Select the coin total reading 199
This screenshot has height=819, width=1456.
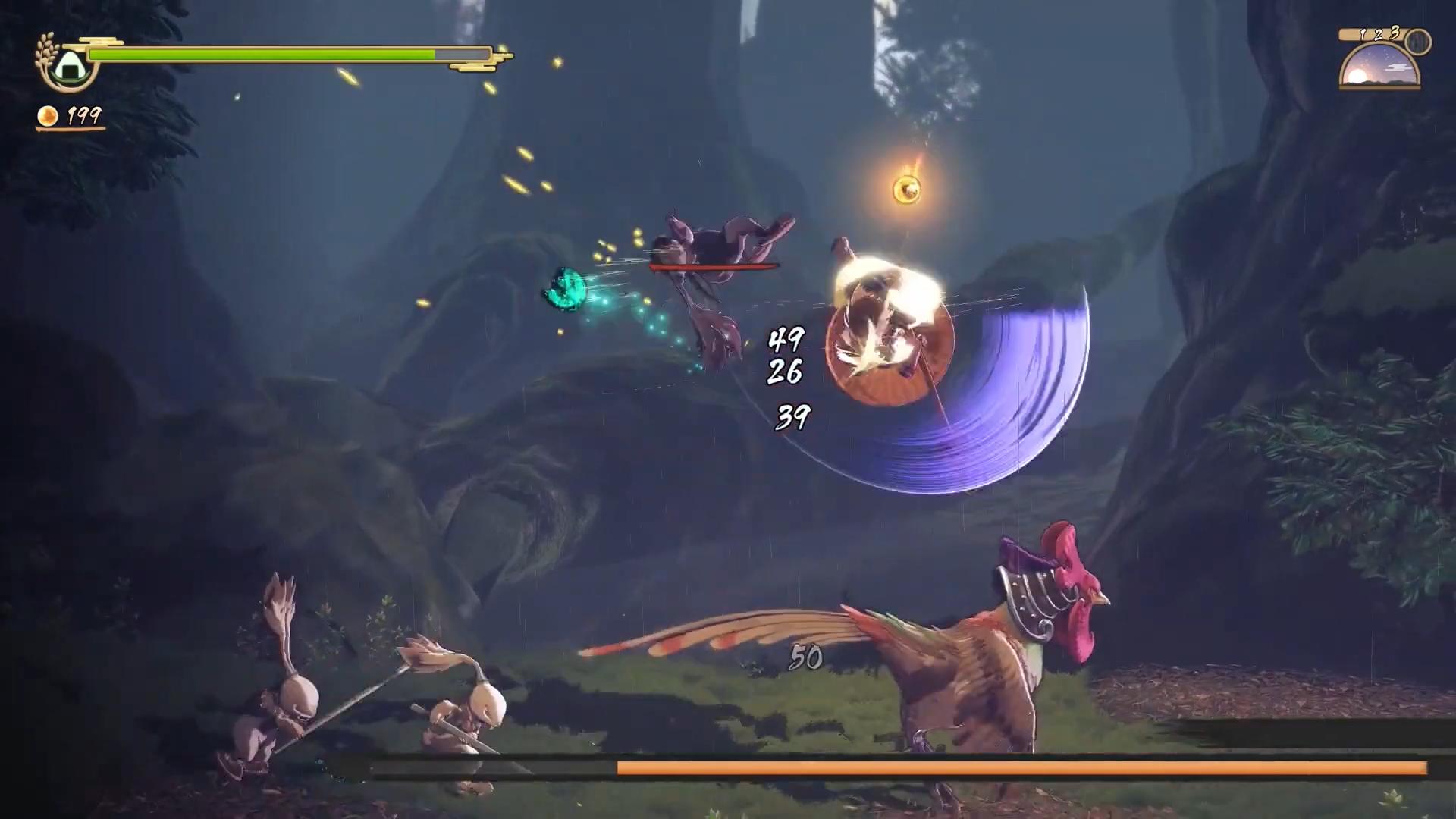[83, 117]
